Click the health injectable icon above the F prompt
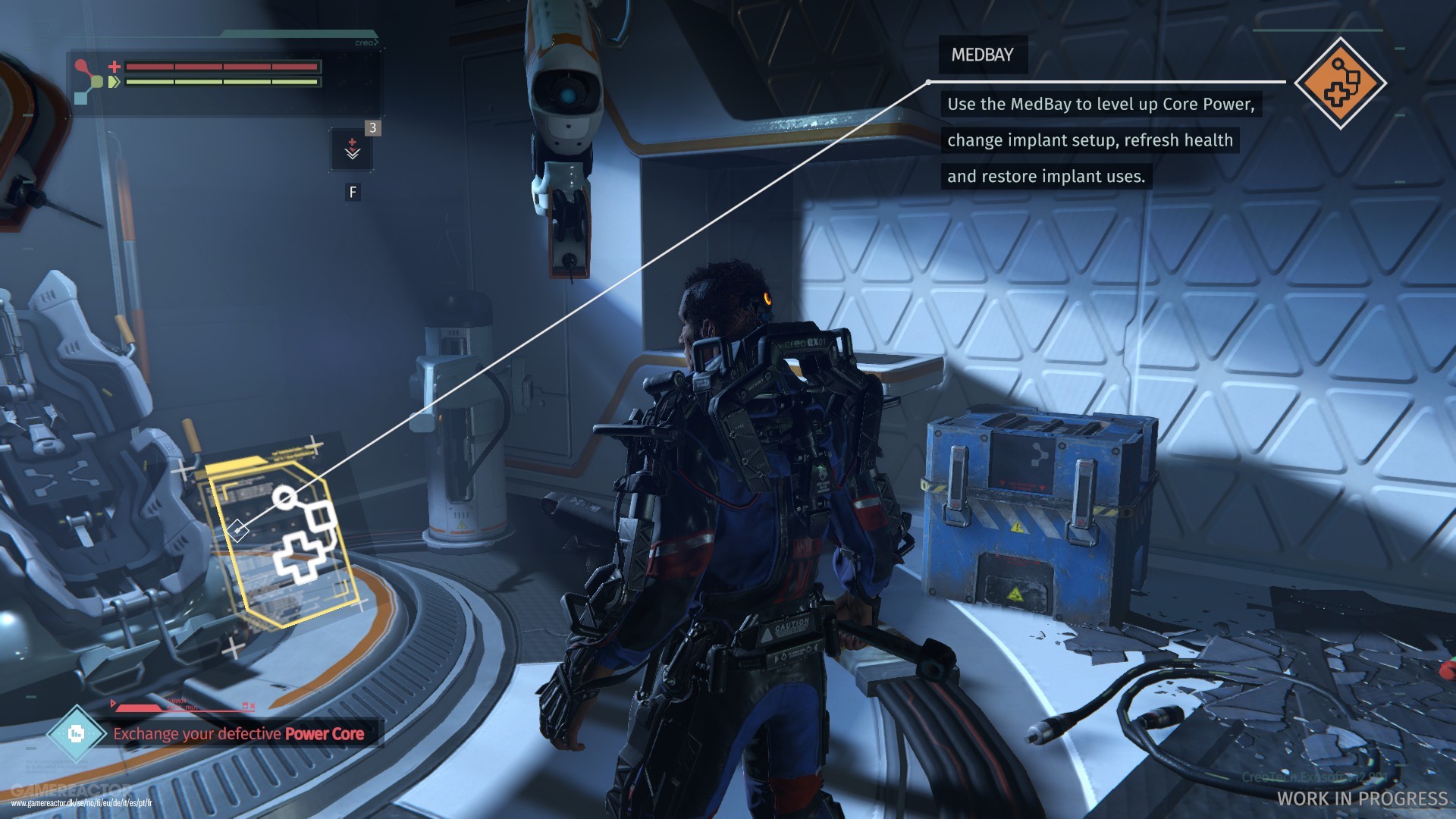The width and height of the screenshot is (1456, 819). (351, 149)
